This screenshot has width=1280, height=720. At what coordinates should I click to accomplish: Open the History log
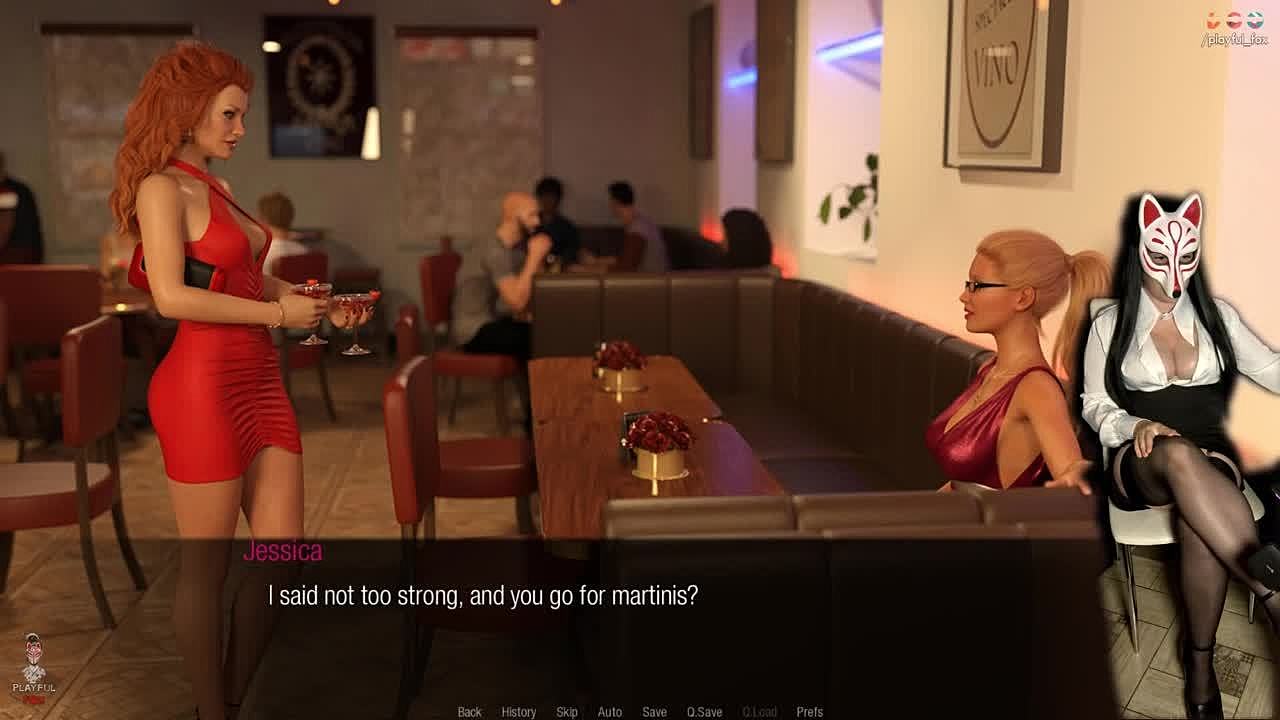point(518,712)
